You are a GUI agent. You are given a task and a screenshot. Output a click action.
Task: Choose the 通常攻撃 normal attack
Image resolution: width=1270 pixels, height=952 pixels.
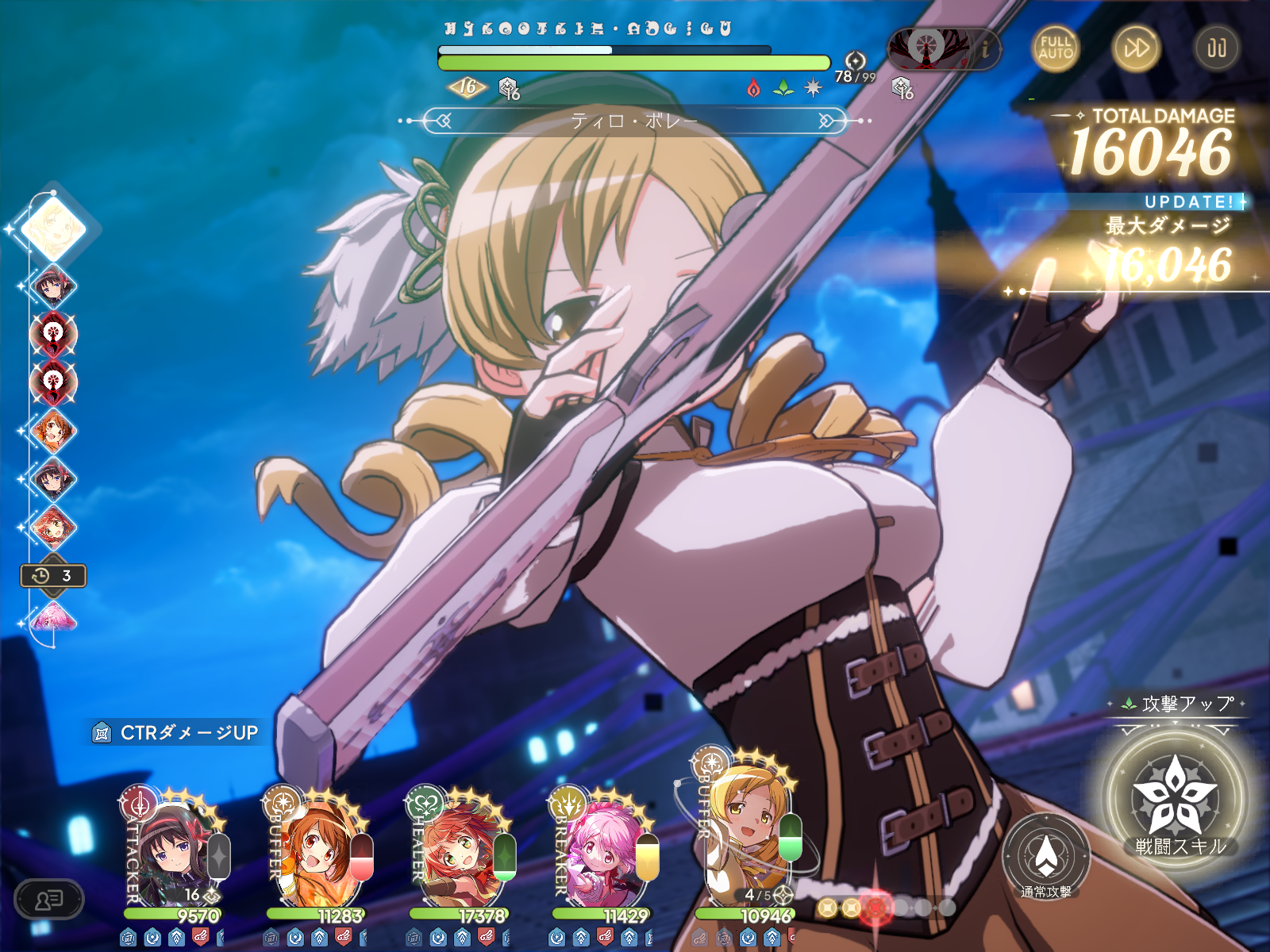pos(1045,857)
